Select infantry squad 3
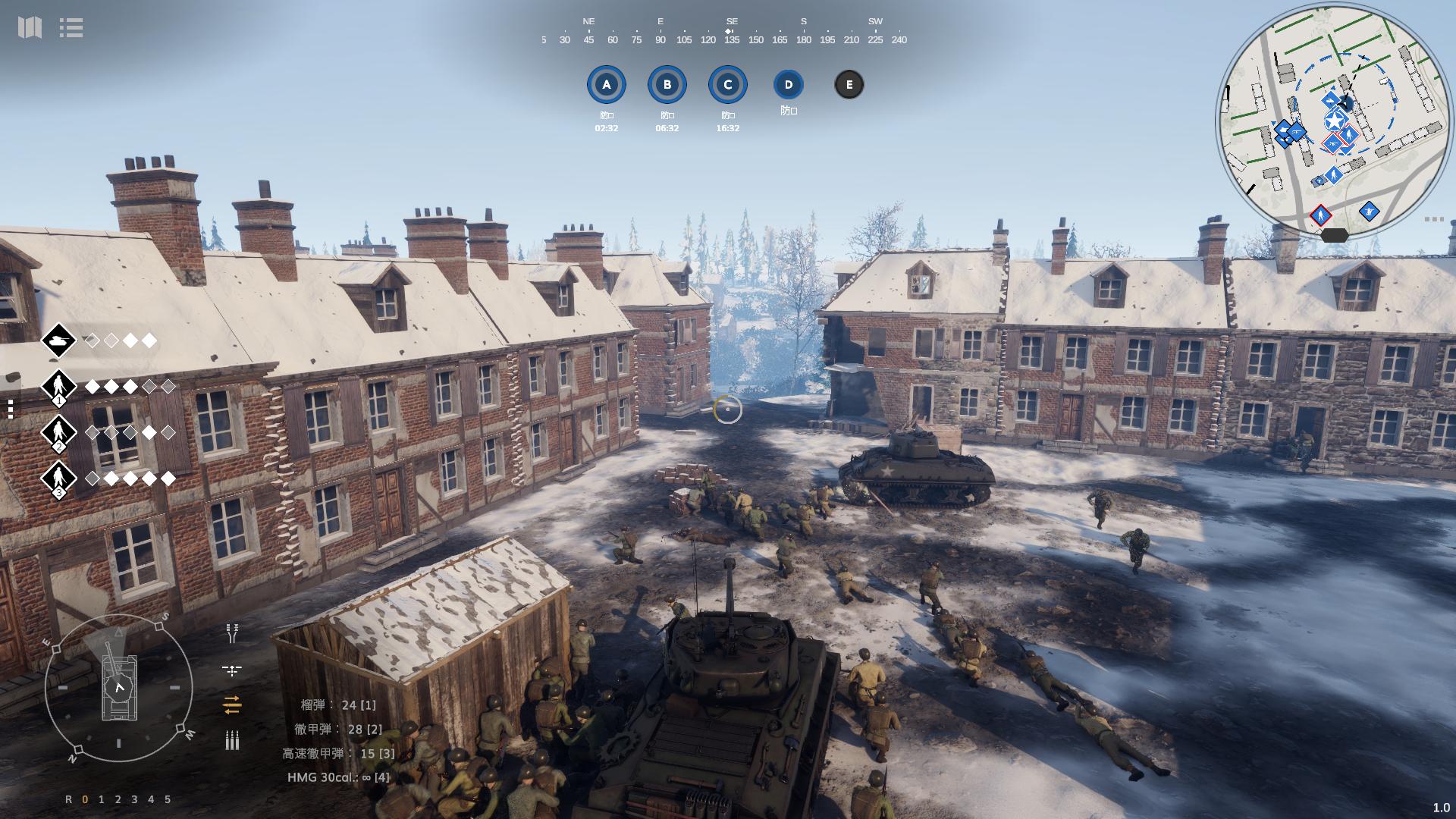 click(58, 479)
